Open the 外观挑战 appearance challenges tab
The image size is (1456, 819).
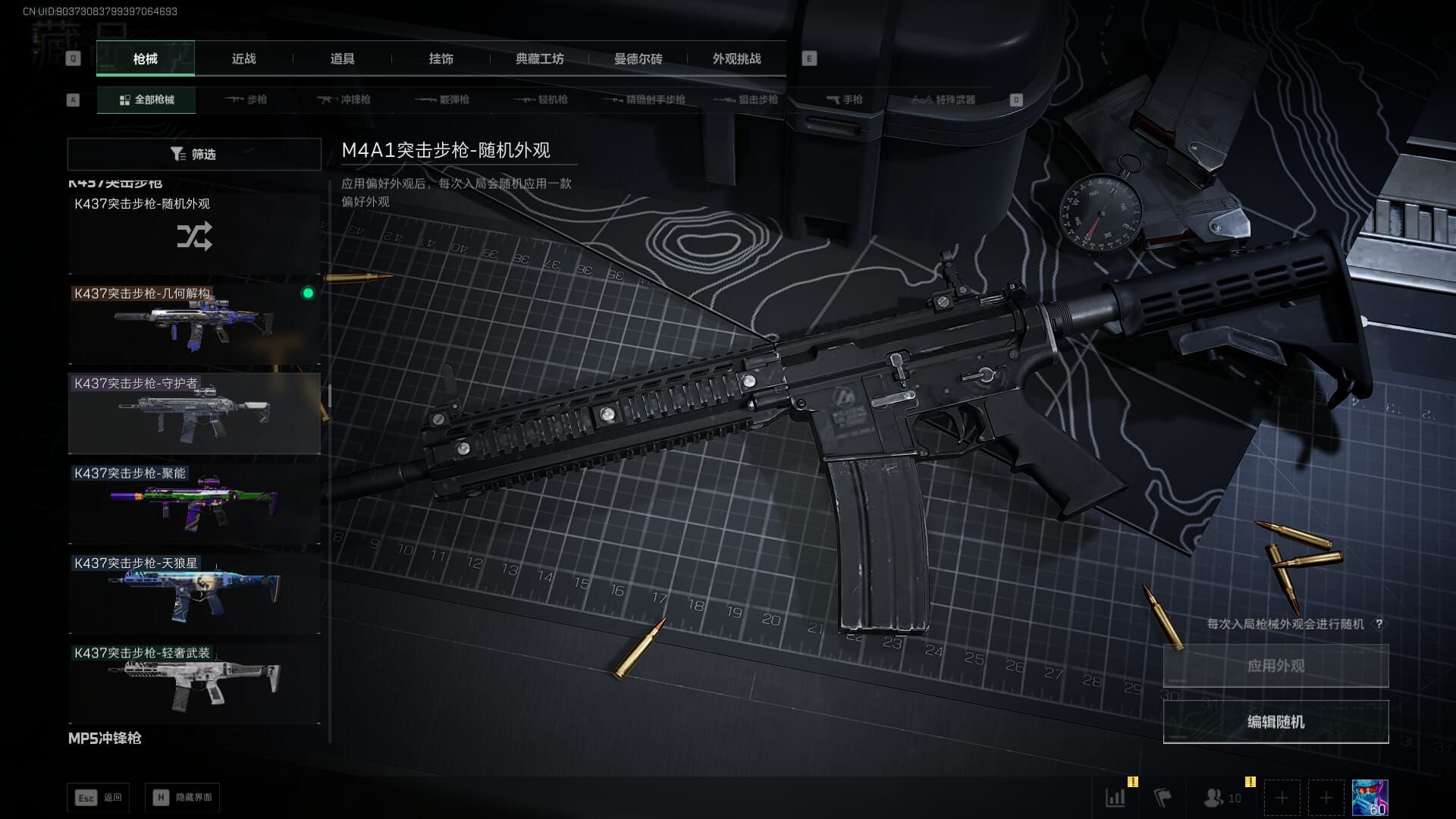click(736, 59)
